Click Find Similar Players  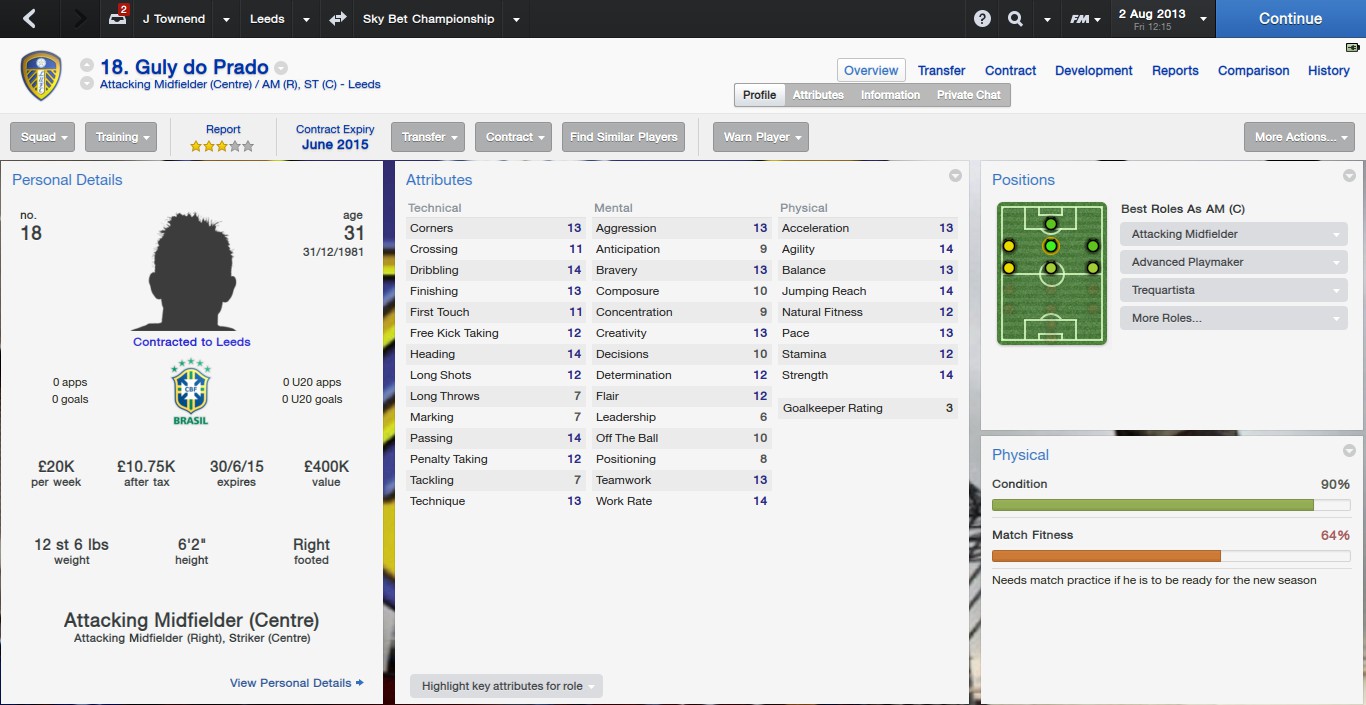(x=623, y=137)
